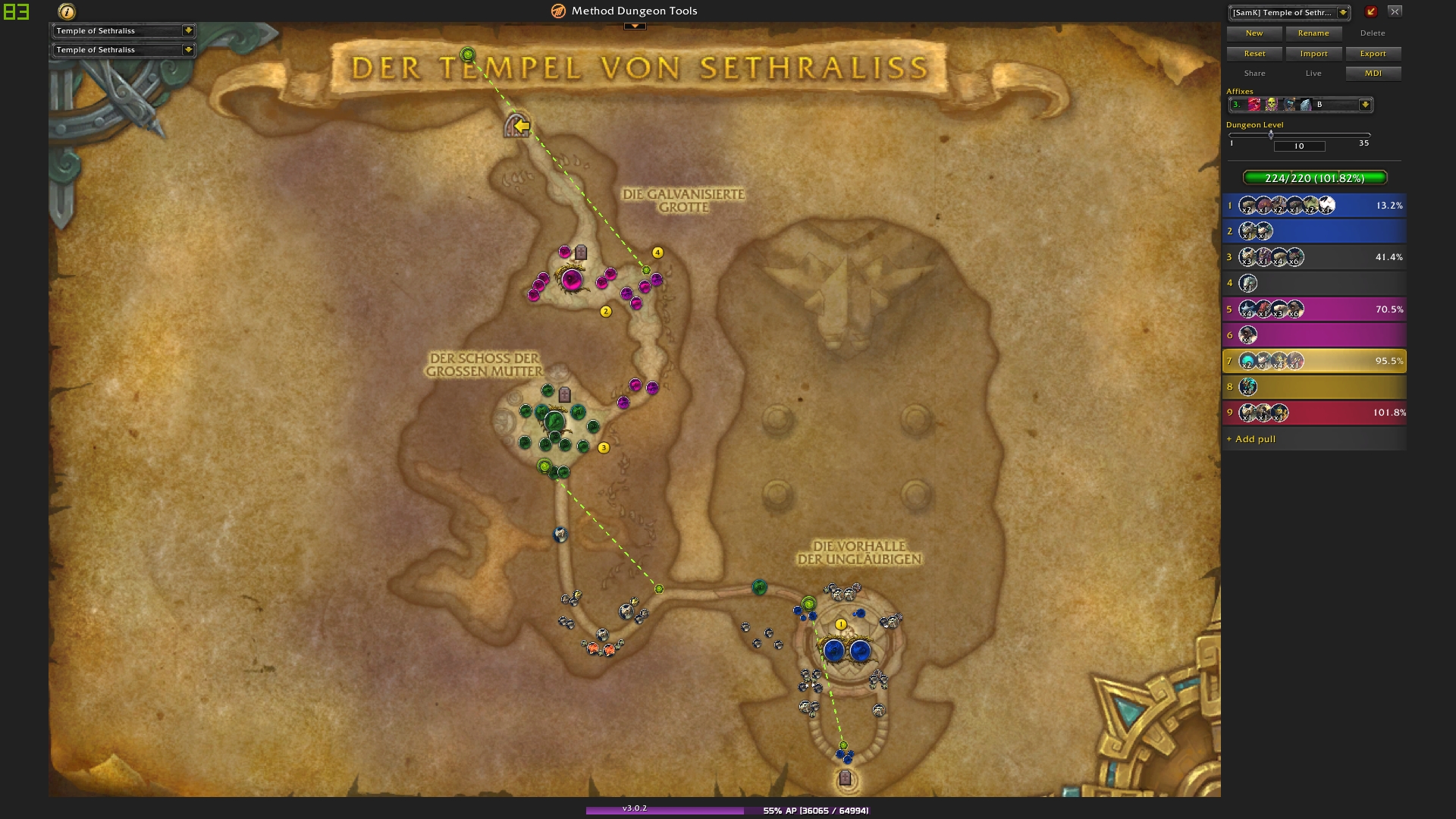Select pull 3 at 41.4%
Viewport: 1456px width, 819px height.
click(x=1314, y=257)
